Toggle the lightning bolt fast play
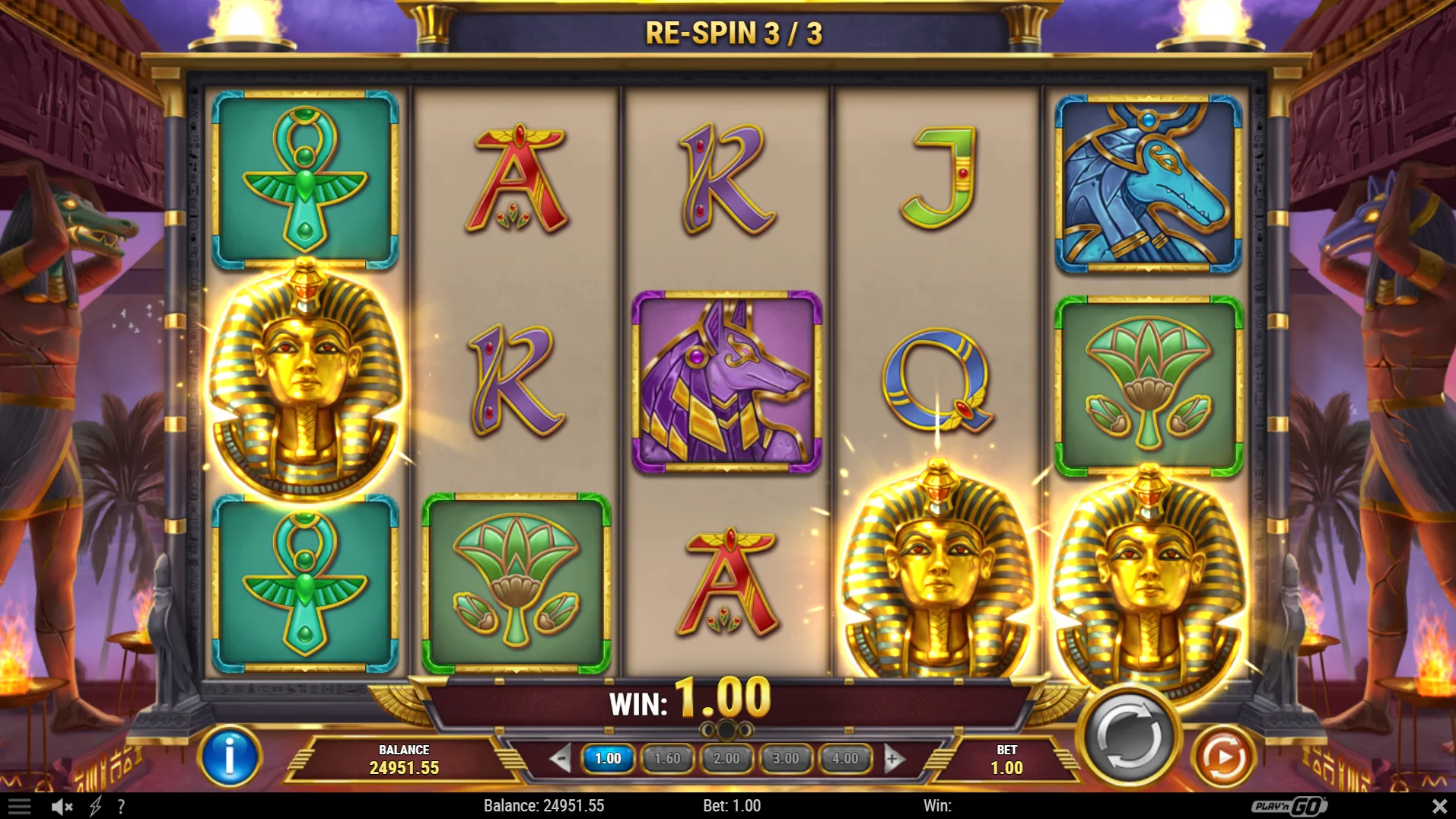 pos(96,806)
